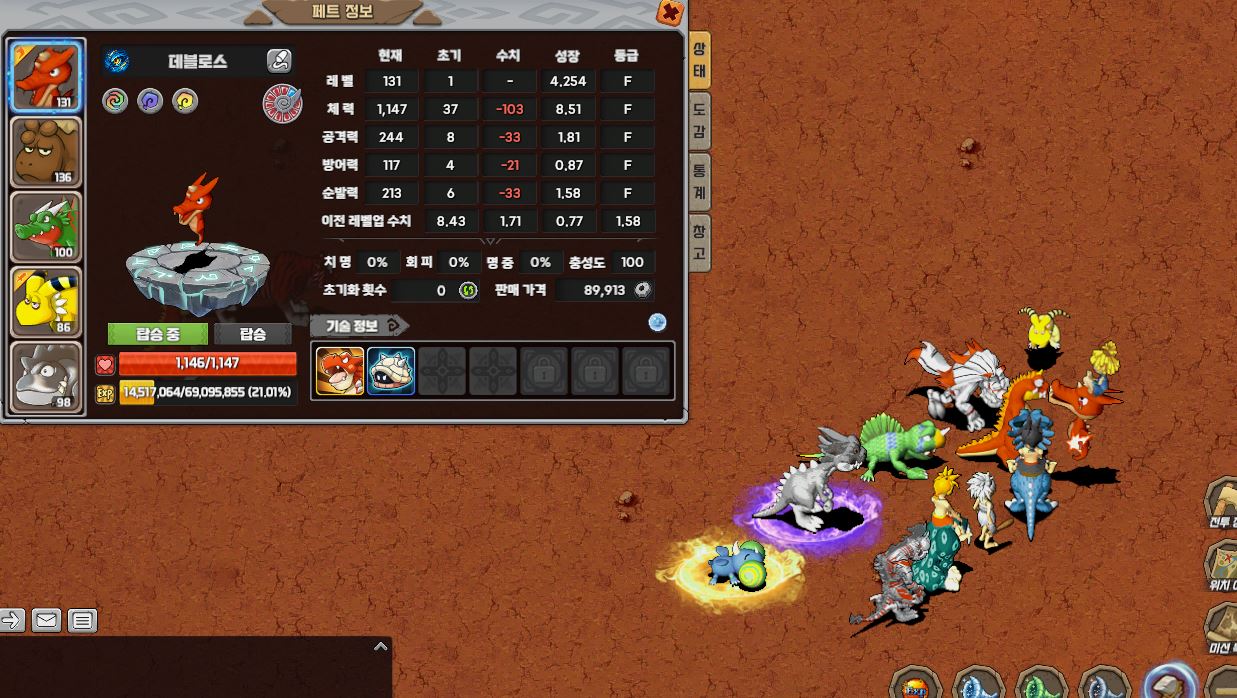Open the mail envelope button

point(46,620)
